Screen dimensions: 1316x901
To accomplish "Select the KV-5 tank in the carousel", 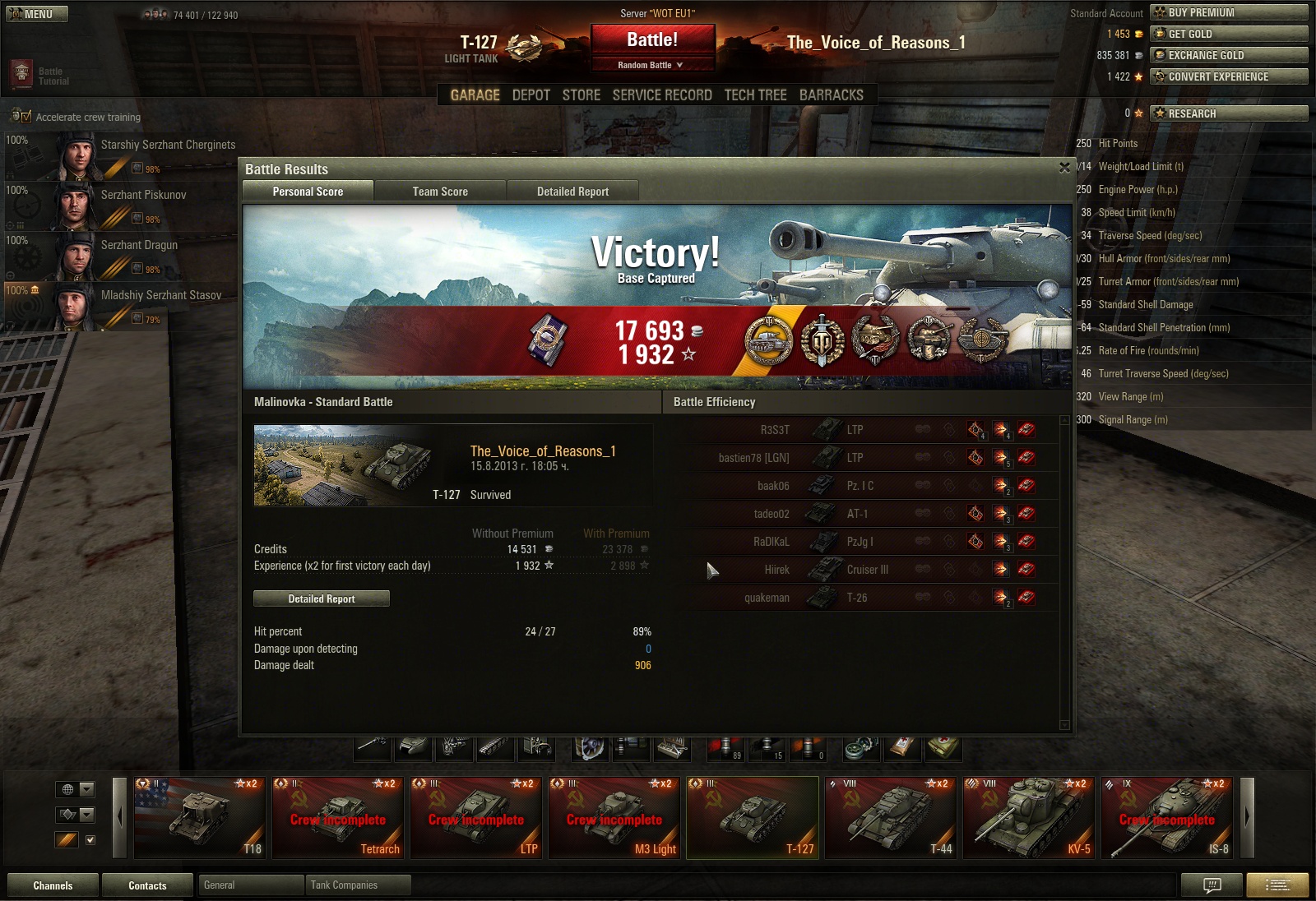I will pos(1028,818).
